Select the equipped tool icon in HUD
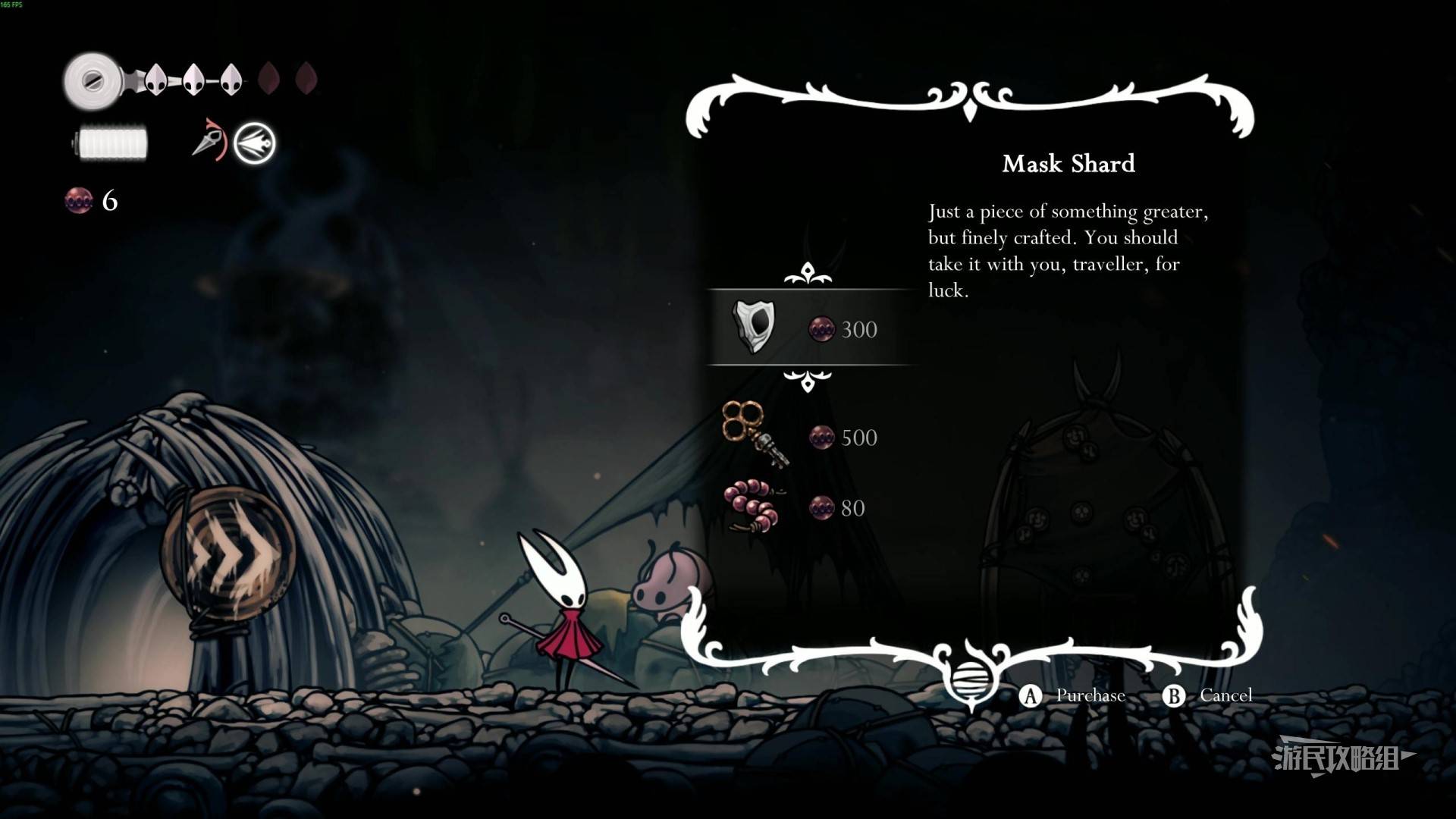 coord(207,140)
